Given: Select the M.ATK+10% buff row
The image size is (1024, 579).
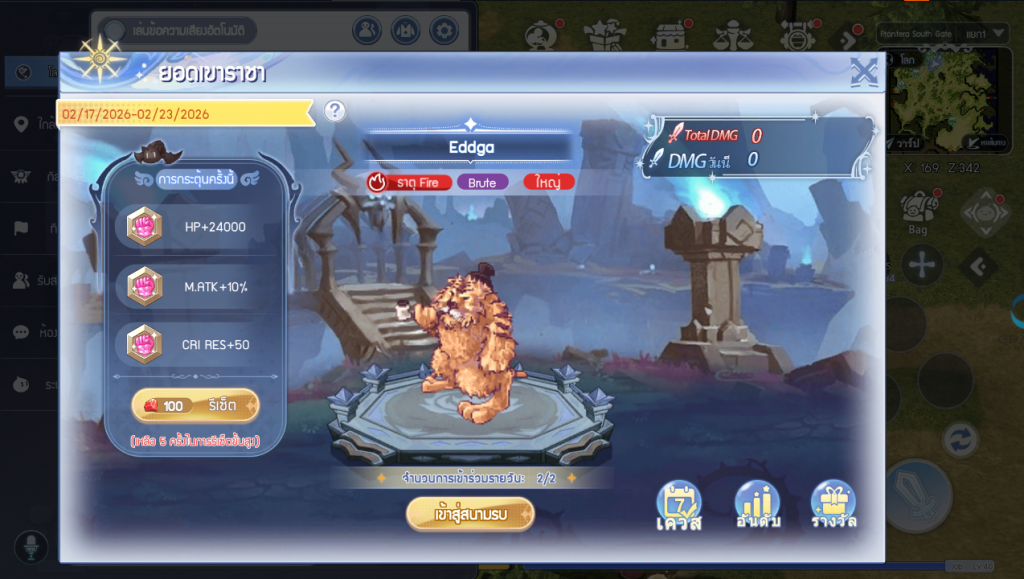Looking at the screenshot, I should click(x=190, y=287).
